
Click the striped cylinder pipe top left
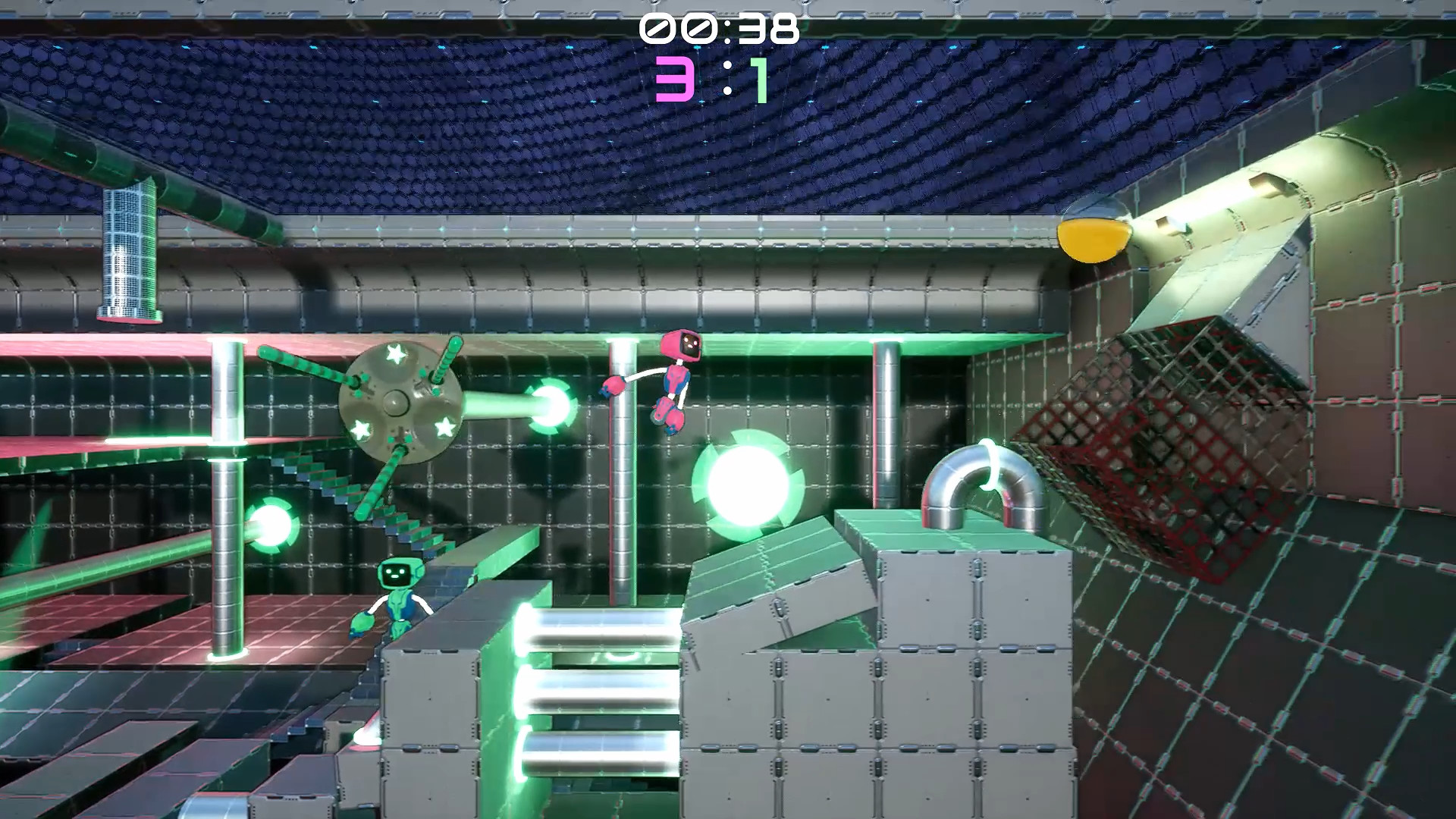click(x=130, y=250)
